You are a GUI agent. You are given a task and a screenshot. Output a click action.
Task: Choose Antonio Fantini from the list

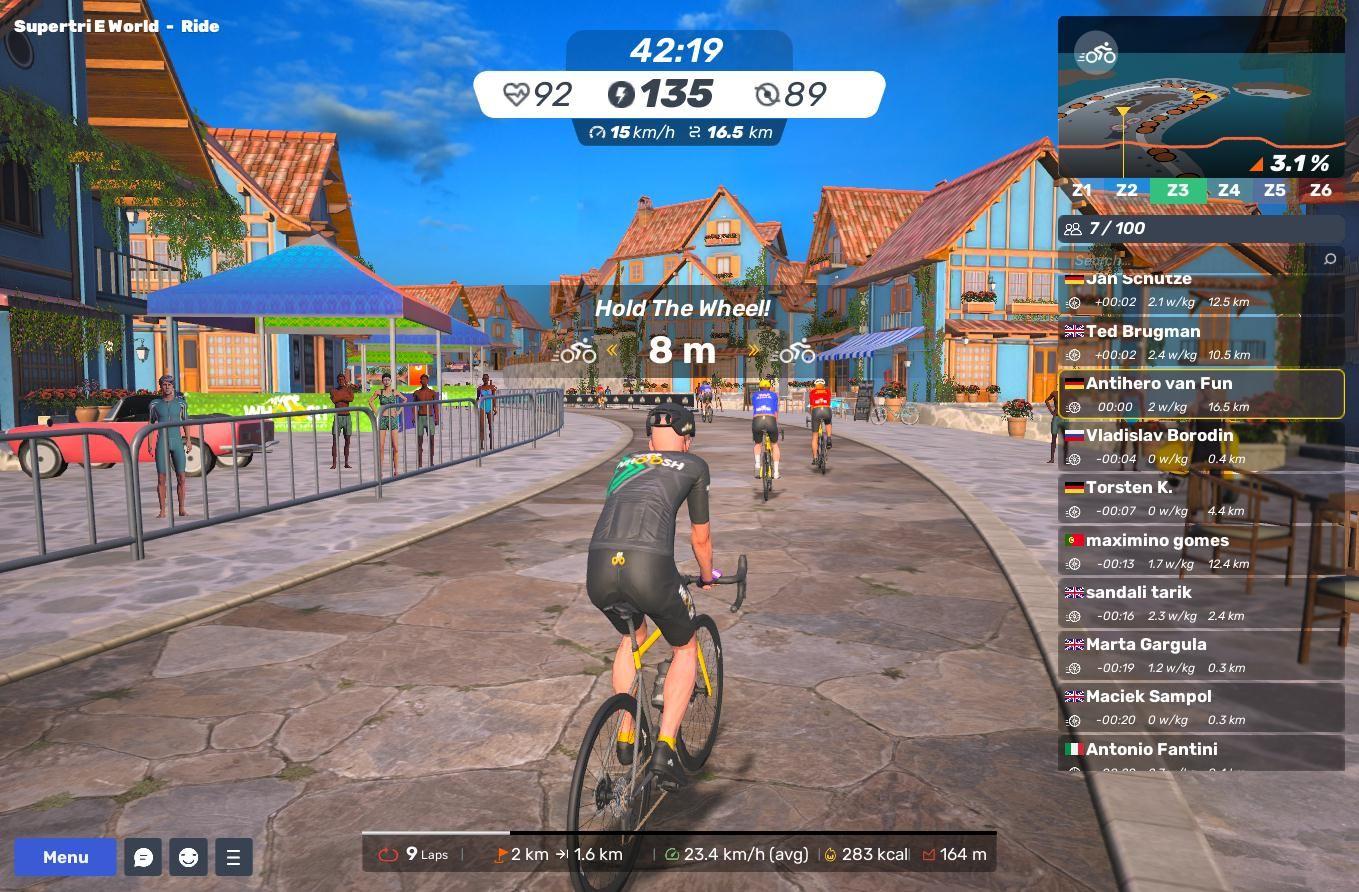coord(1200,753)
